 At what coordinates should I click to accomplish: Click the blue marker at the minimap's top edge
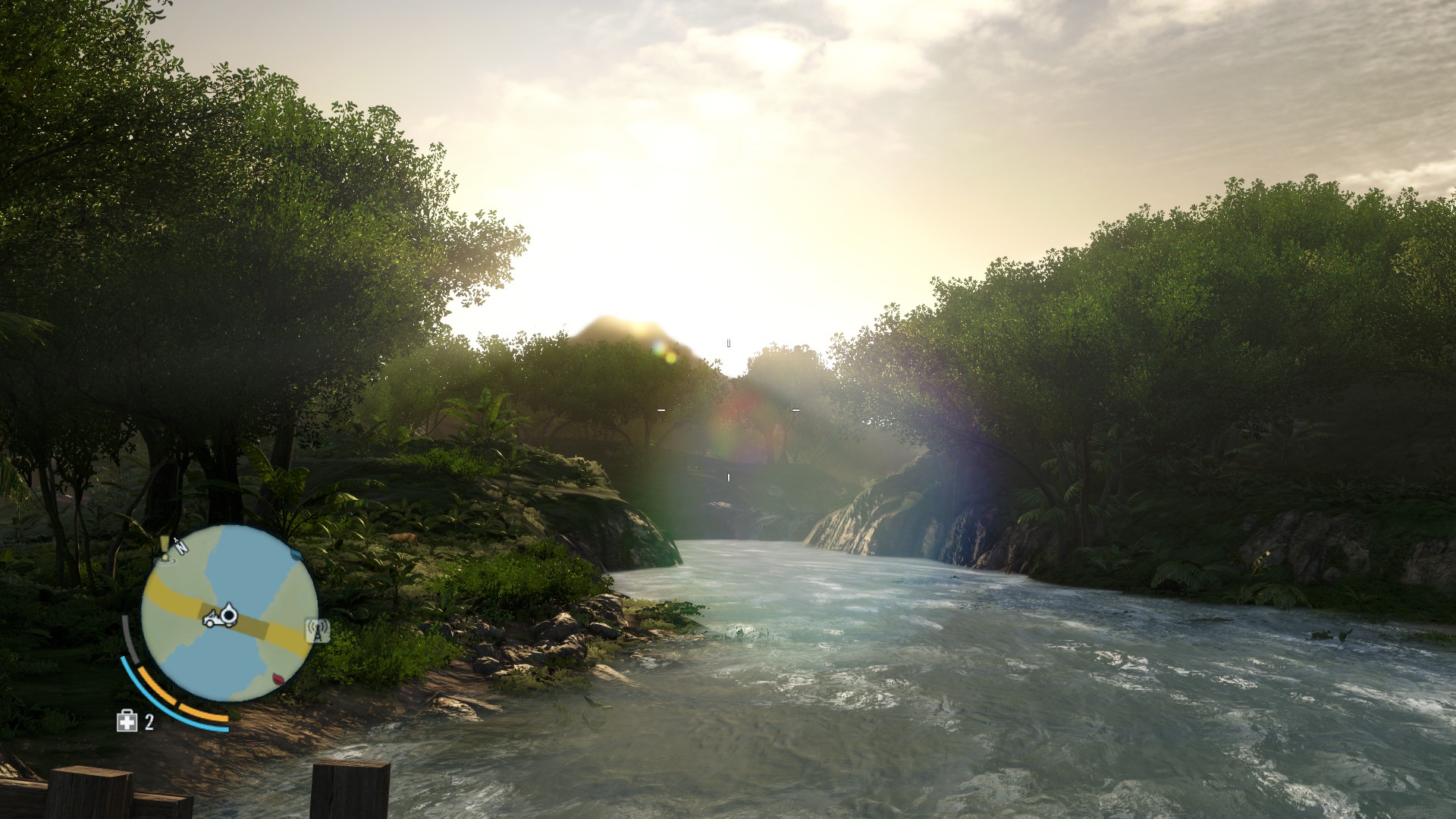point(296,553)
